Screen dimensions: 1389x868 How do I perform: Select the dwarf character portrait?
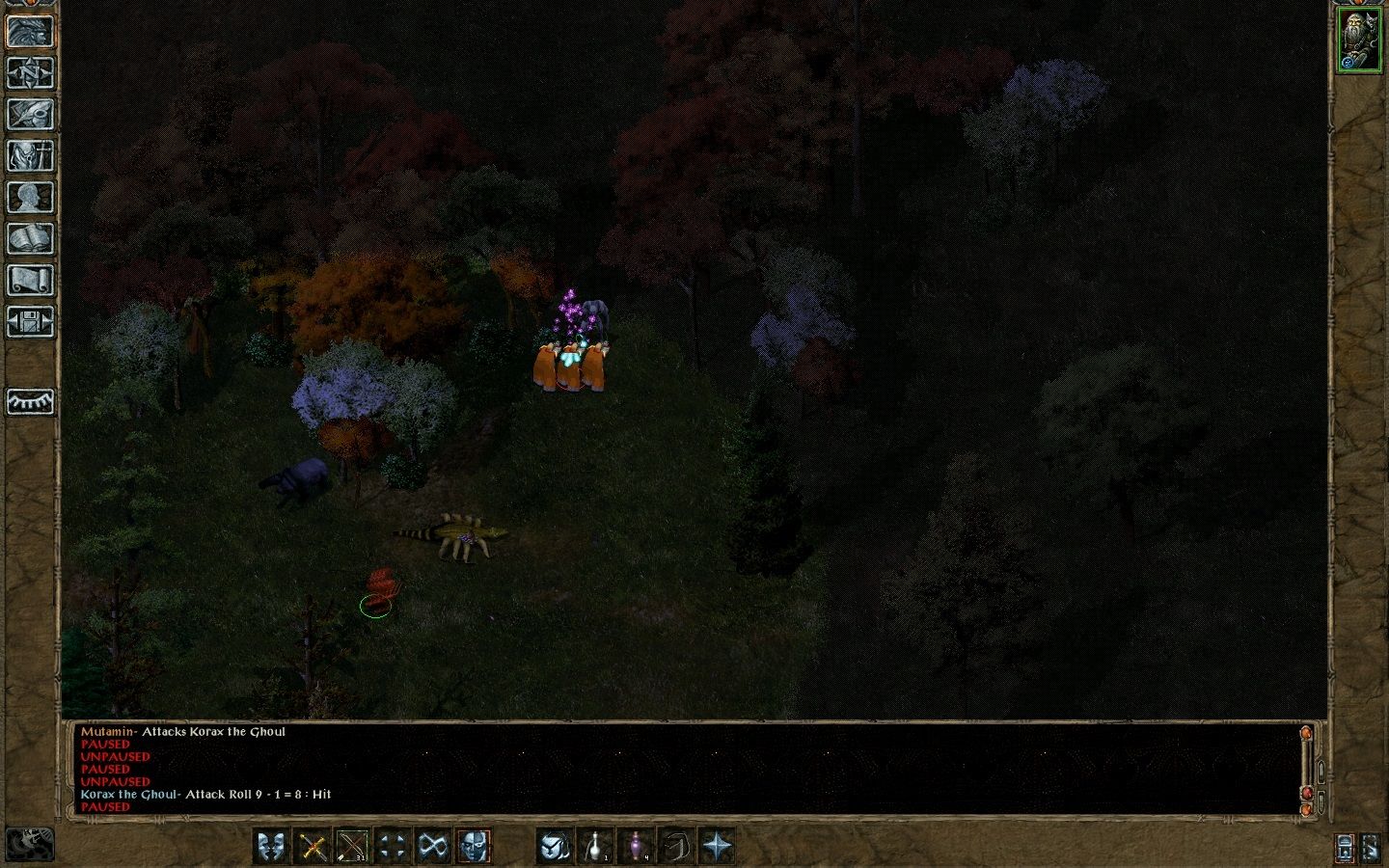click(x=1359, y=40)
